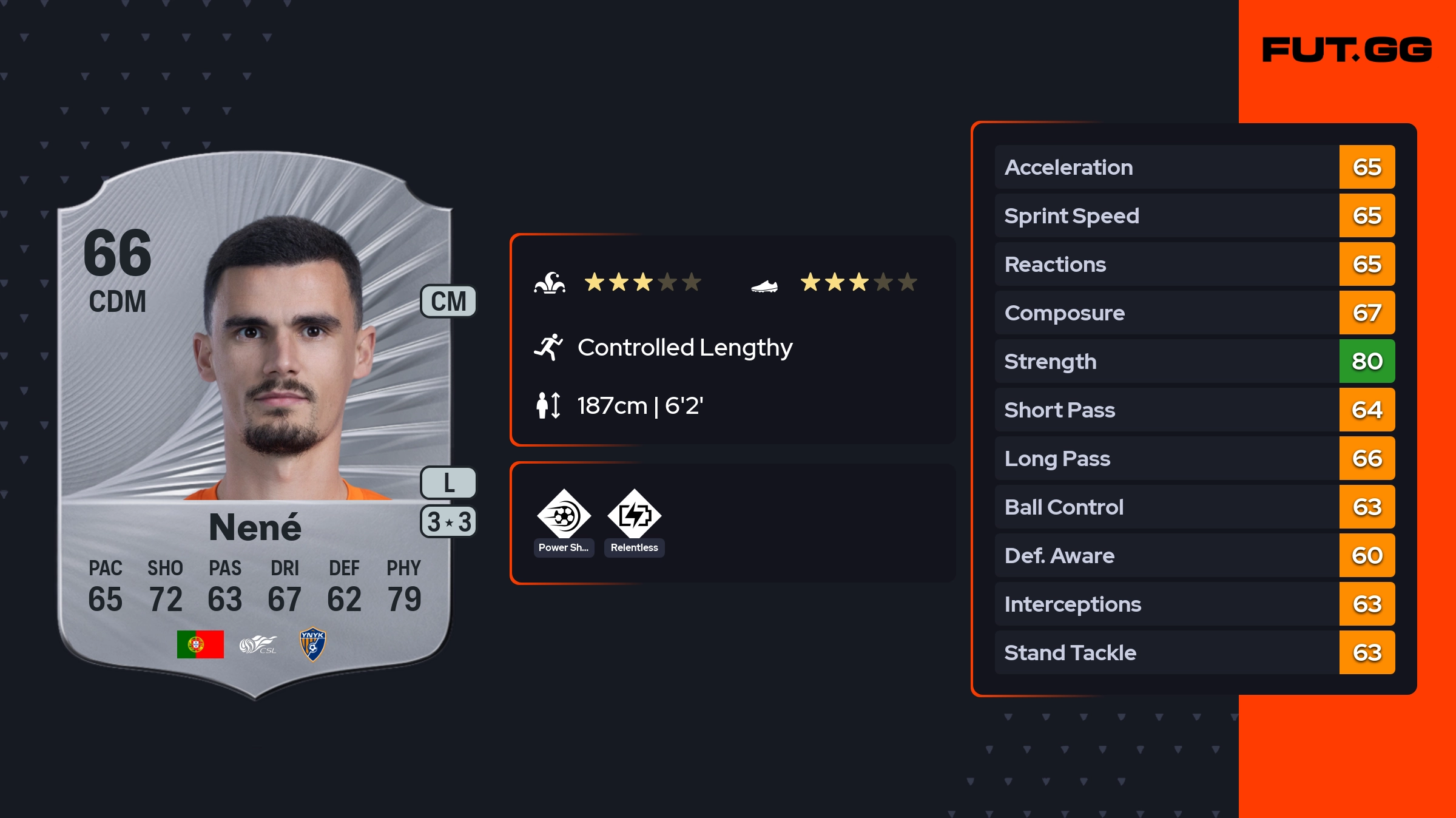Select the Strength stat row

1194,361
